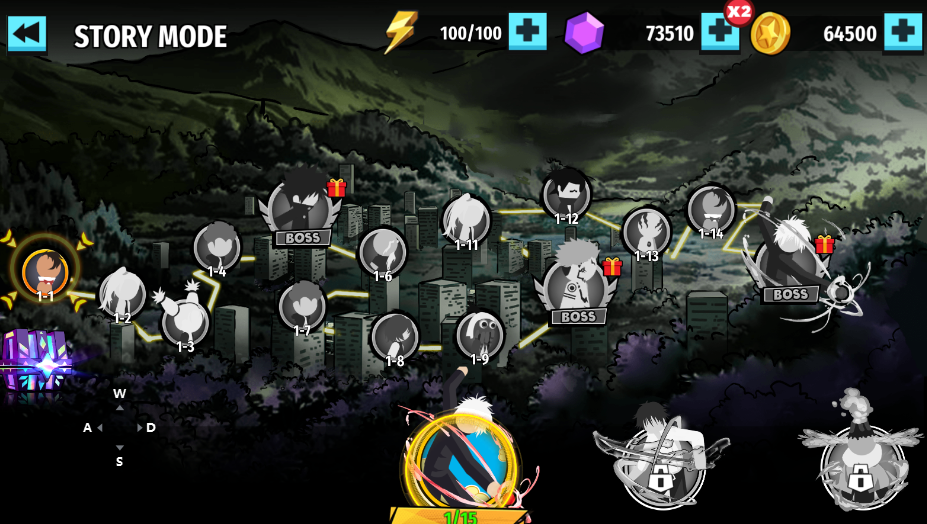
Task: Choose stage 1-6 node
Action: 382,251
